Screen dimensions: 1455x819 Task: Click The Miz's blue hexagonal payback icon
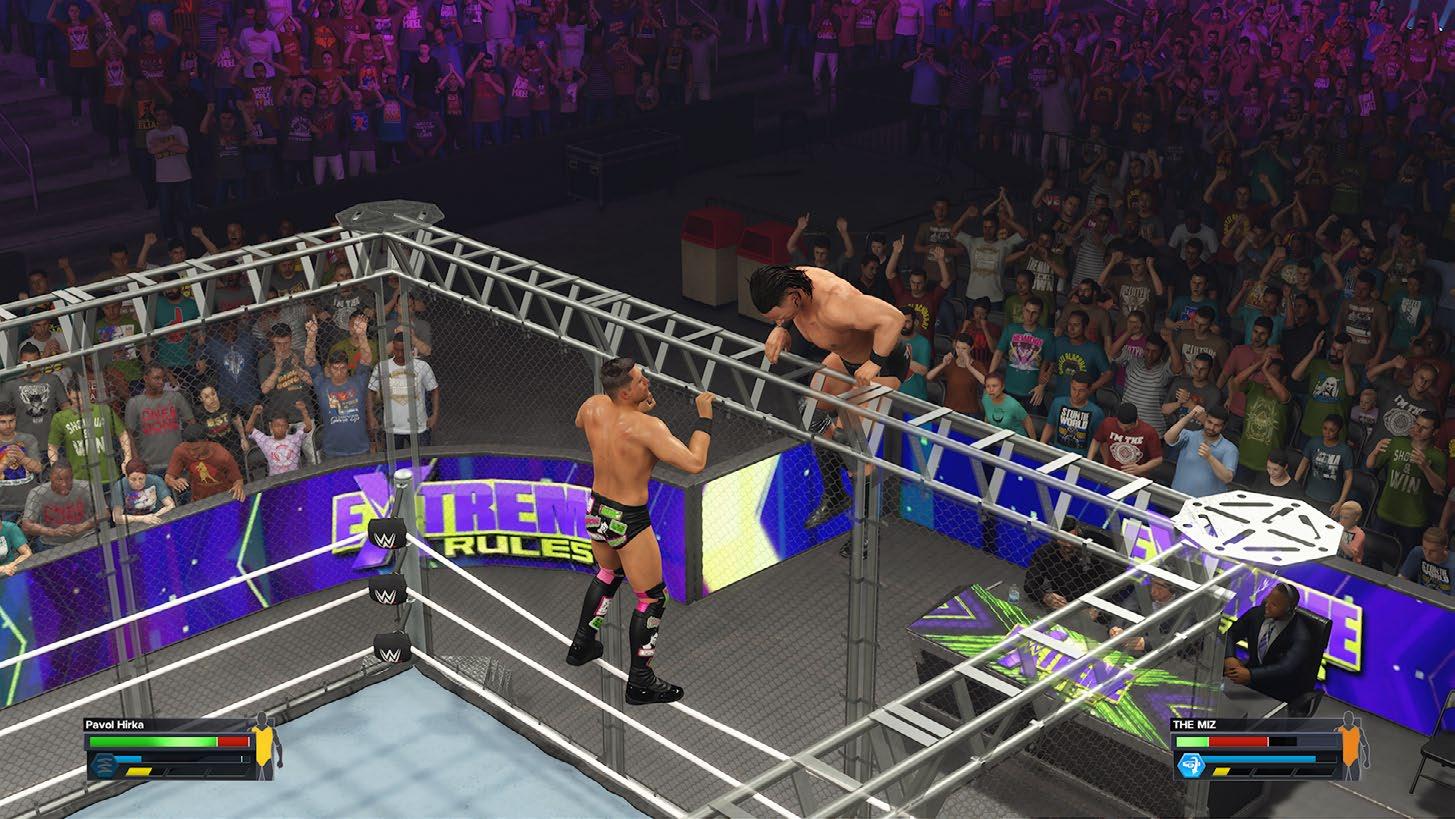click(x=1191, y=766)
